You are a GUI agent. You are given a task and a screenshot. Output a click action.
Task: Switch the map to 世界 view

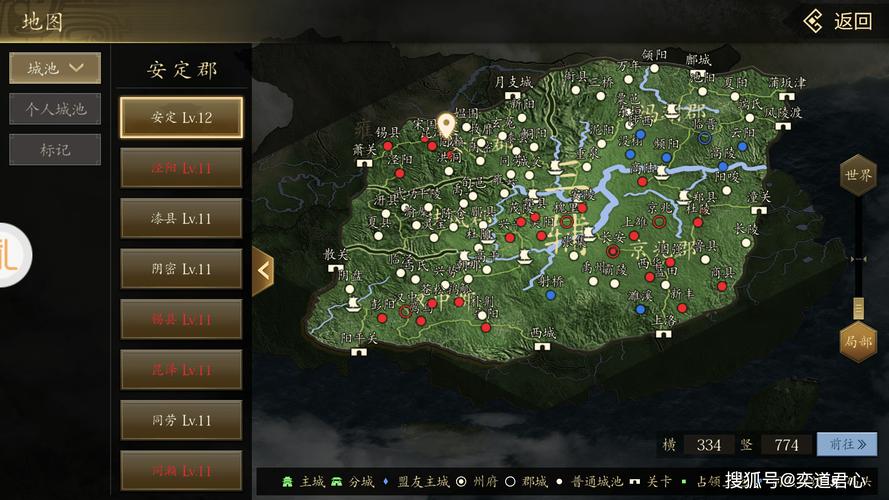(857, 175)
